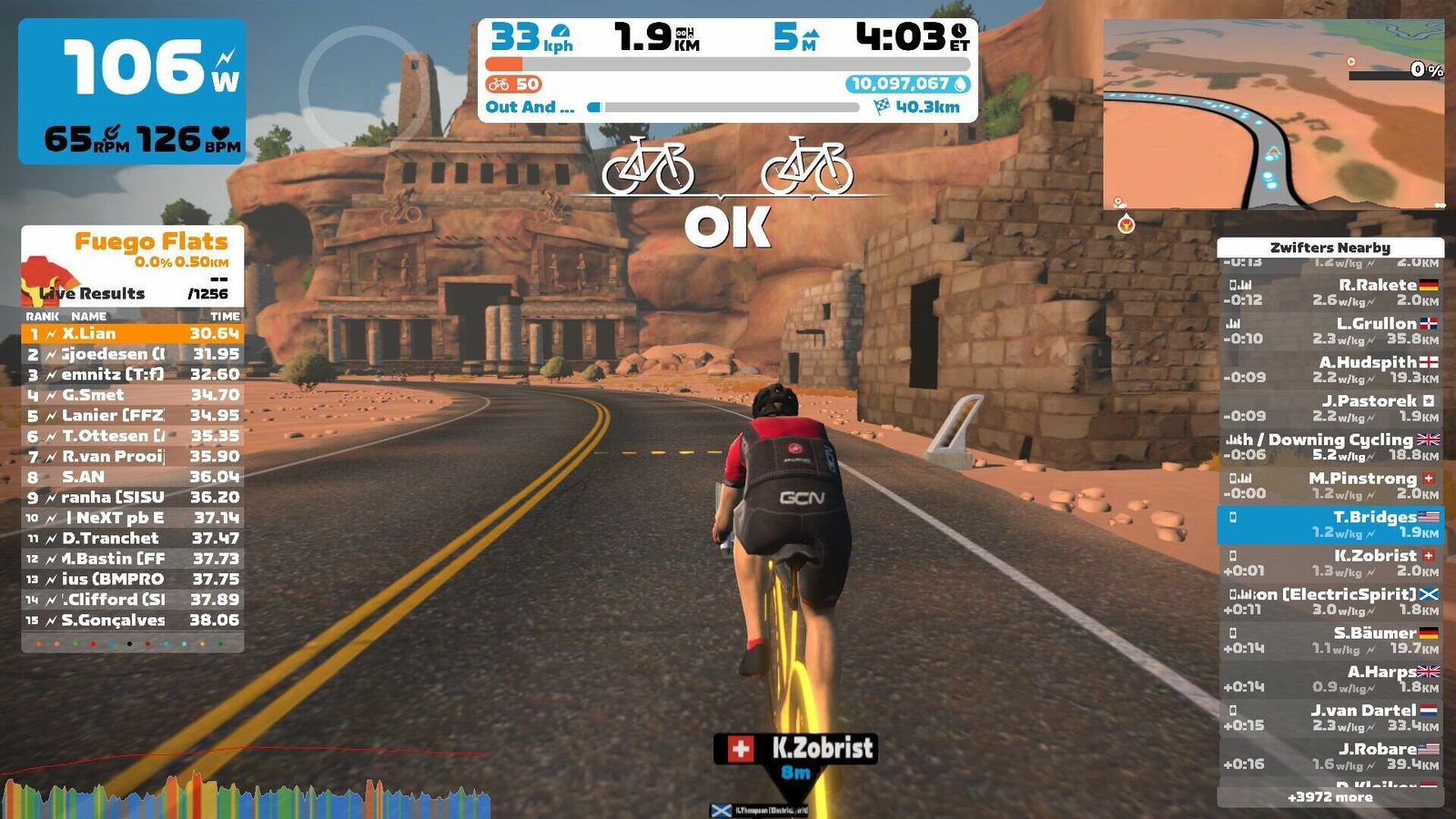Screen dimensions: 1456x819
Task: Open the minimap view
Action: click(x=1273, y=115)
